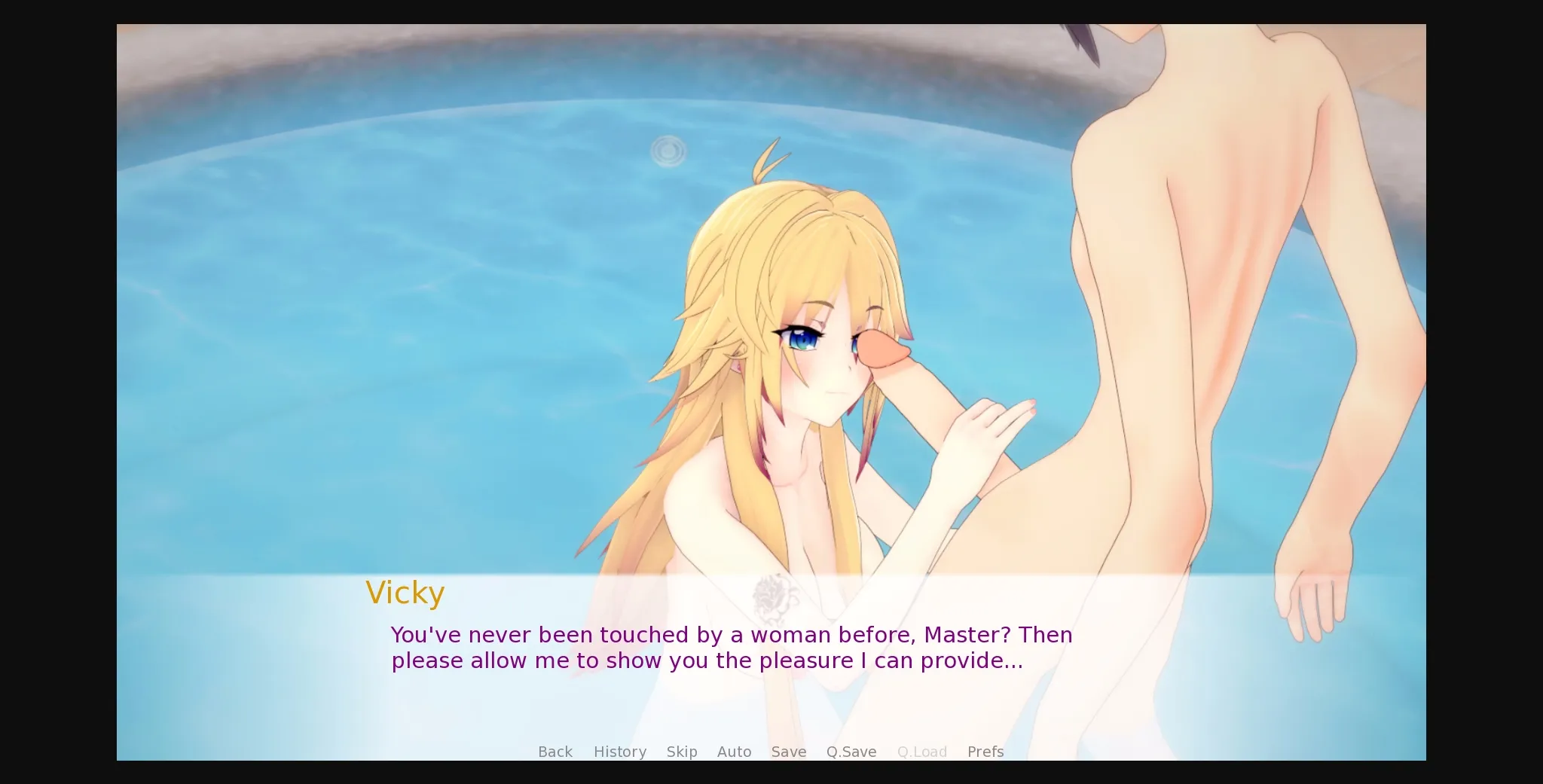Image resolution: width=1543 pixels, height=784 pixels.
Task: Click the center of the game viewport
Action: [x=771, y=392]
